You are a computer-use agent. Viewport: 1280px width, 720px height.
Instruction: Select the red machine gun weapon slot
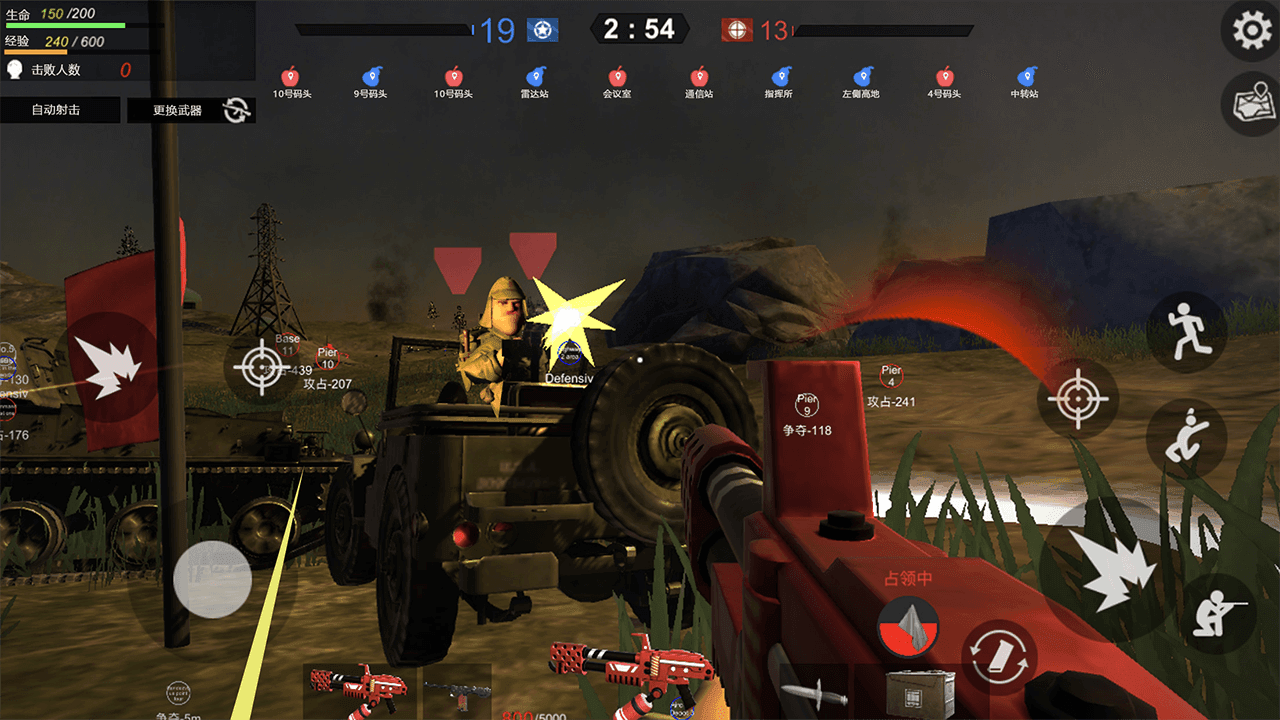pyautogui.click(x=357, y=690)
